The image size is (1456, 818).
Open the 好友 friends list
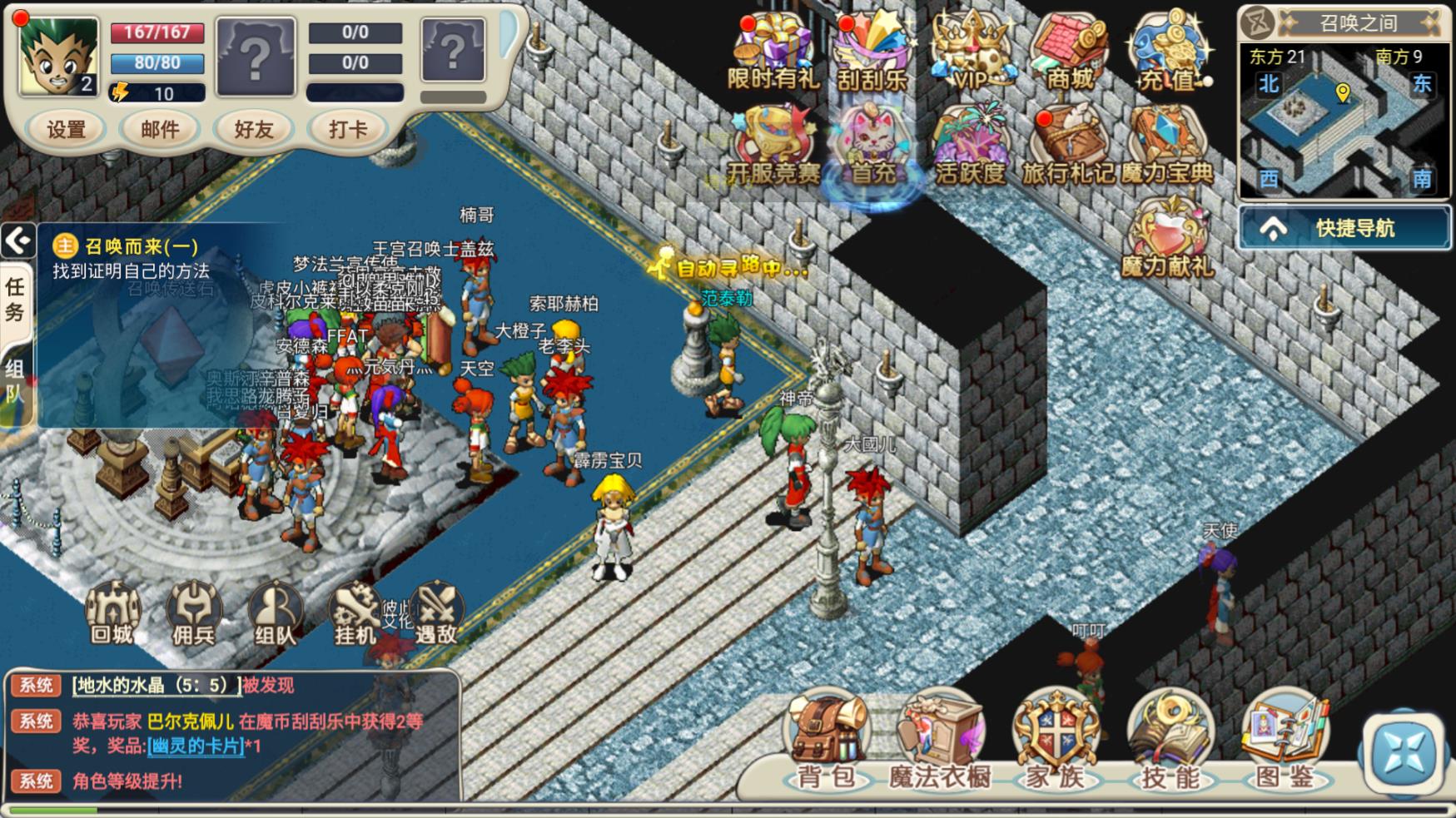[254, 130]
